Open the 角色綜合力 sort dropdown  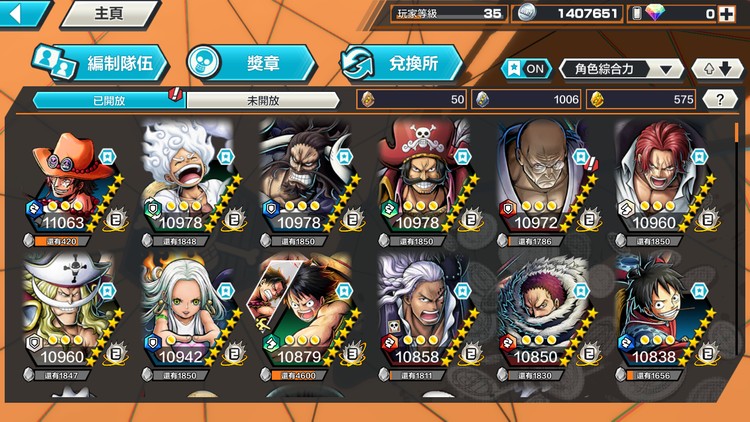pyautogui.click(x=621, y=69)
